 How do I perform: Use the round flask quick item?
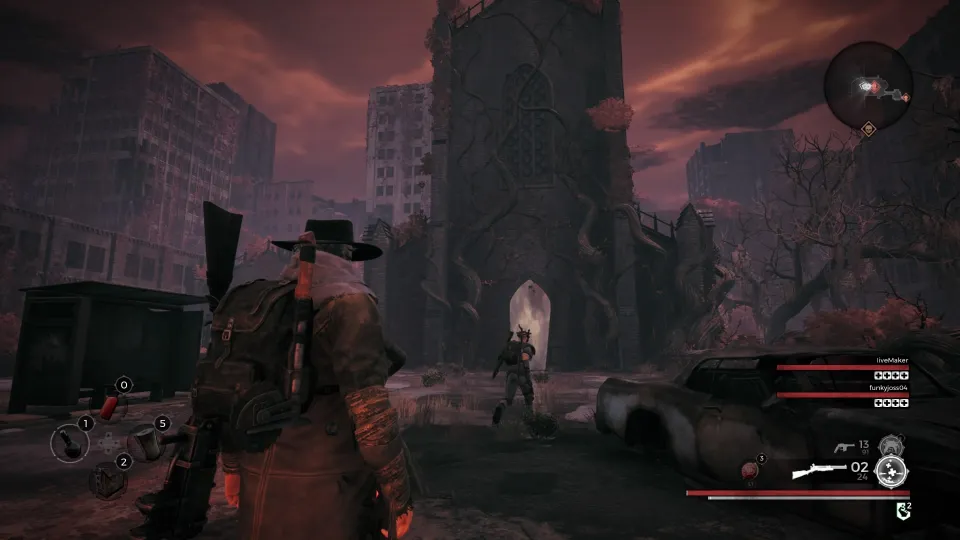72,440
